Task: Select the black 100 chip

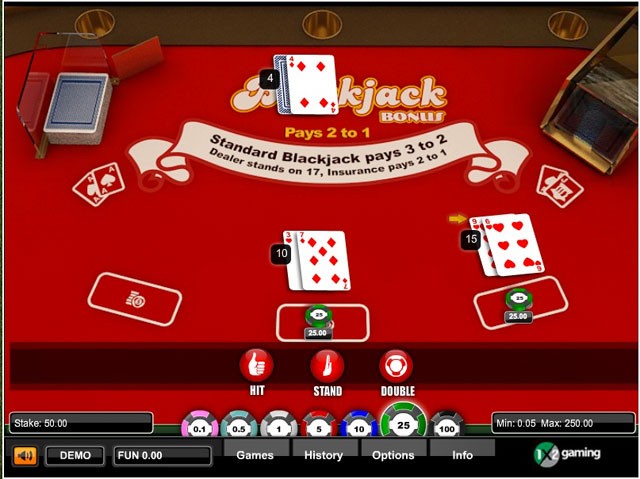Action: click(x=447, y=428)
